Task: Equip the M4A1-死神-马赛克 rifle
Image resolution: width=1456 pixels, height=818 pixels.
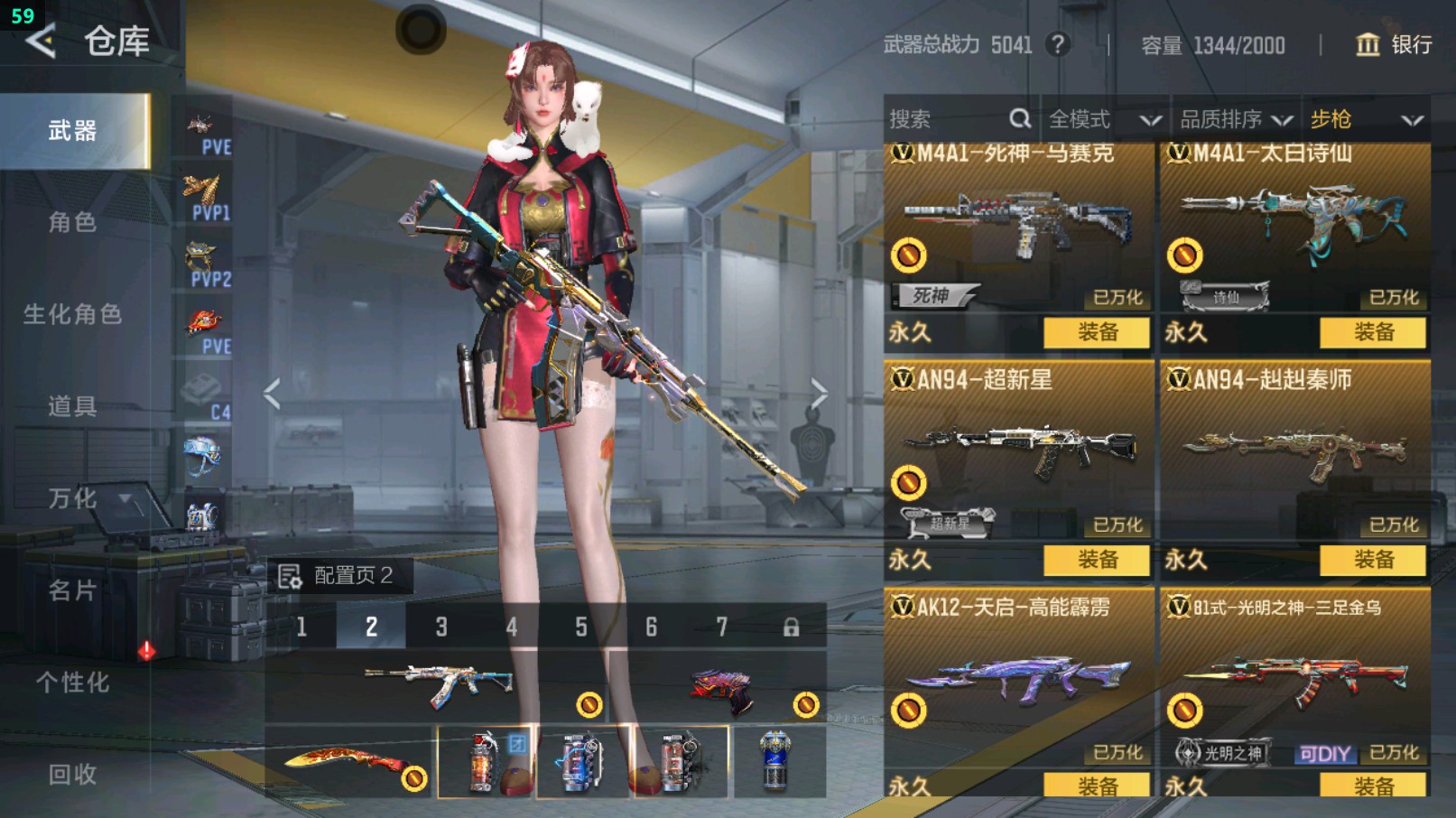Action: click(1096, 332)
